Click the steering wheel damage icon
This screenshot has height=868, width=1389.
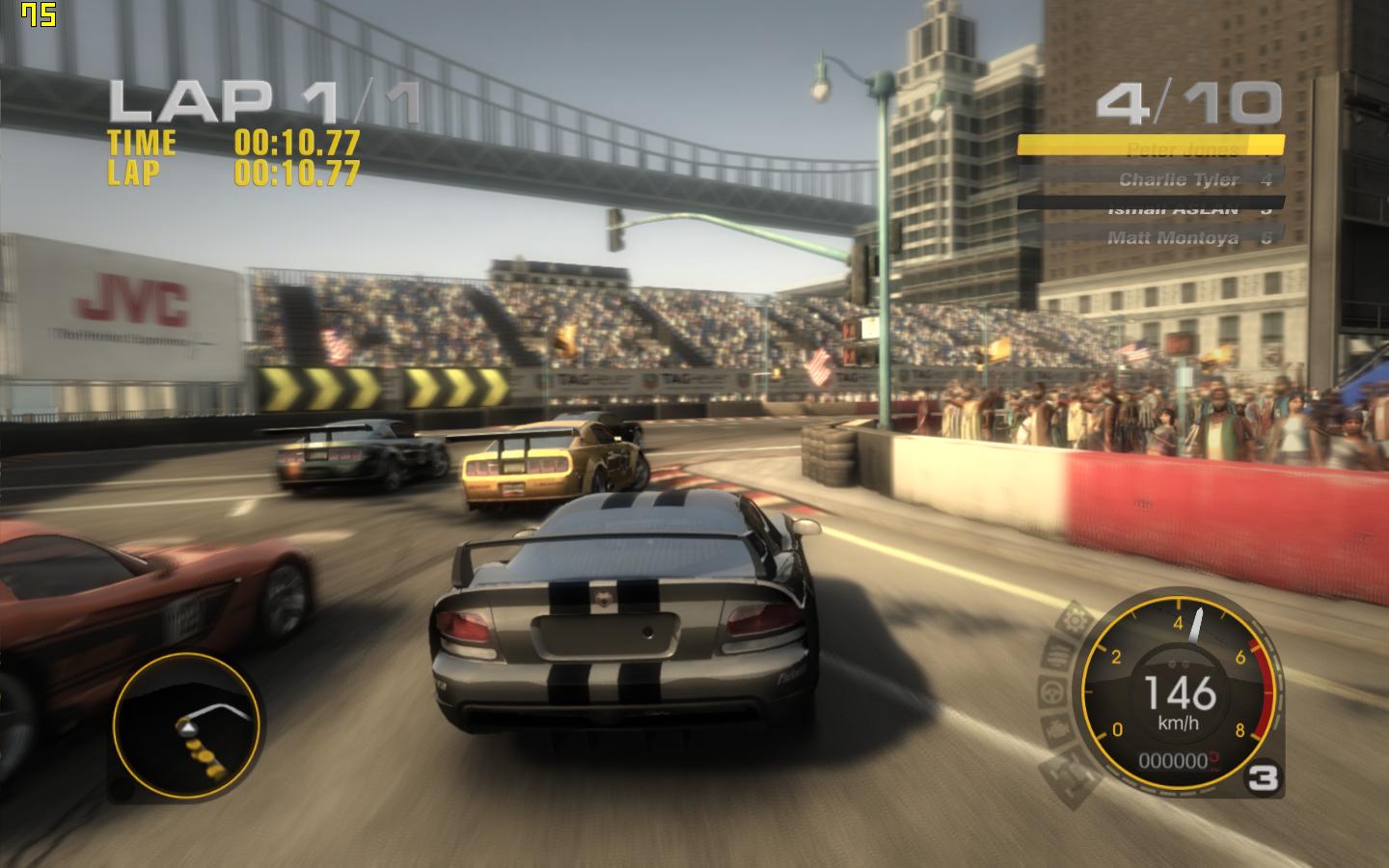(x=1050, y=691)
